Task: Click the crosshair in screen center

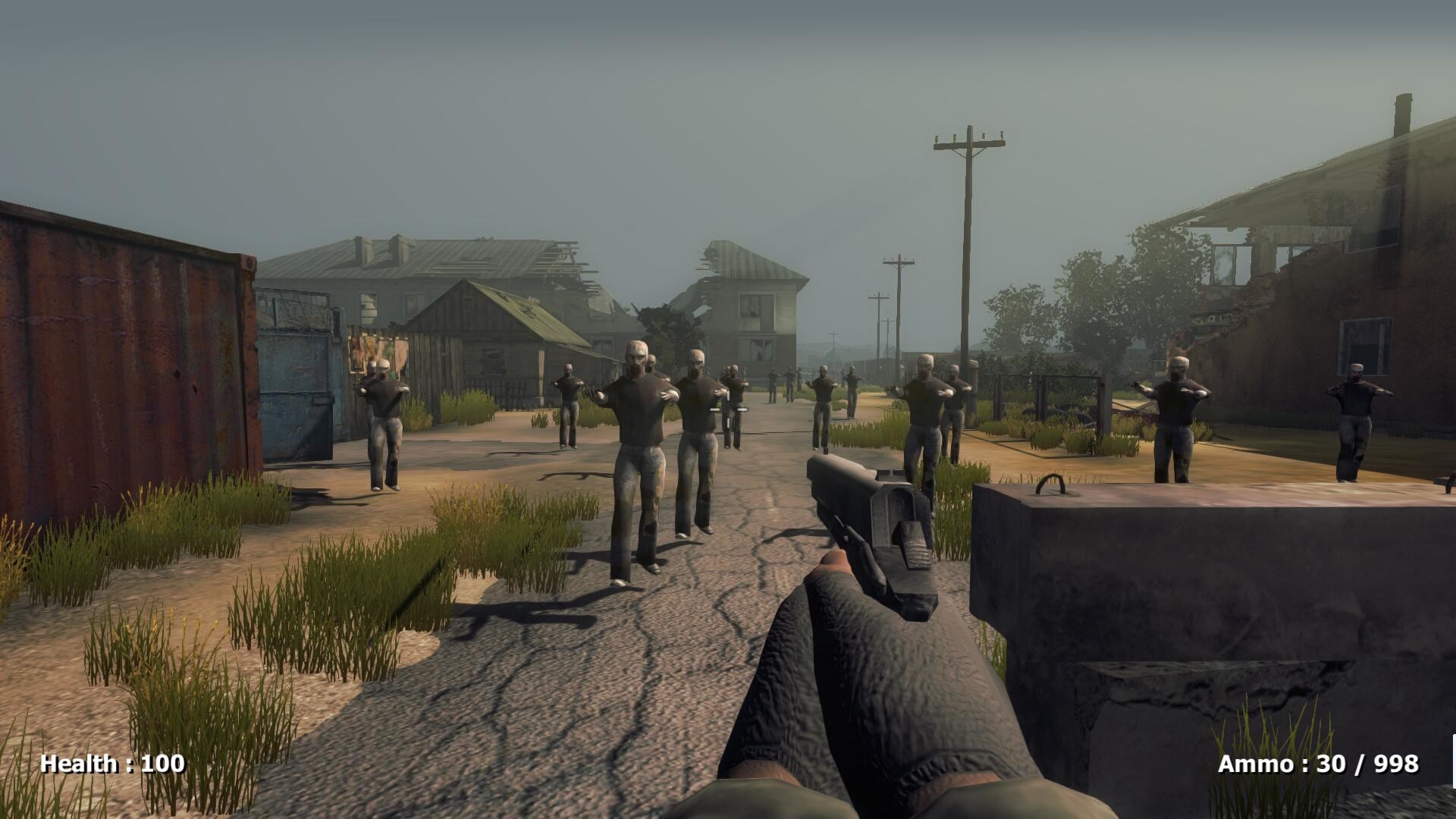Action: (728, 409)
